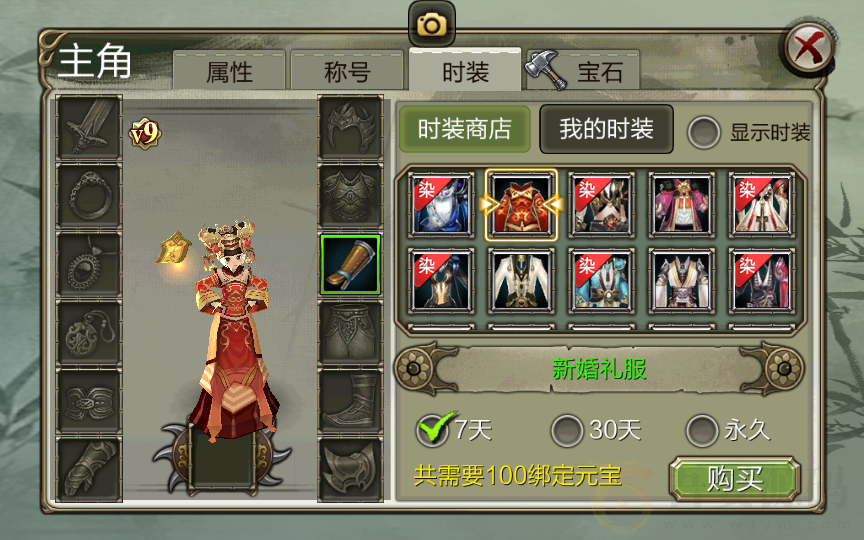This screenshot has height=540, width=864.
Task: Choose the magenta robe outfit thumbnail
Action: 680,205
